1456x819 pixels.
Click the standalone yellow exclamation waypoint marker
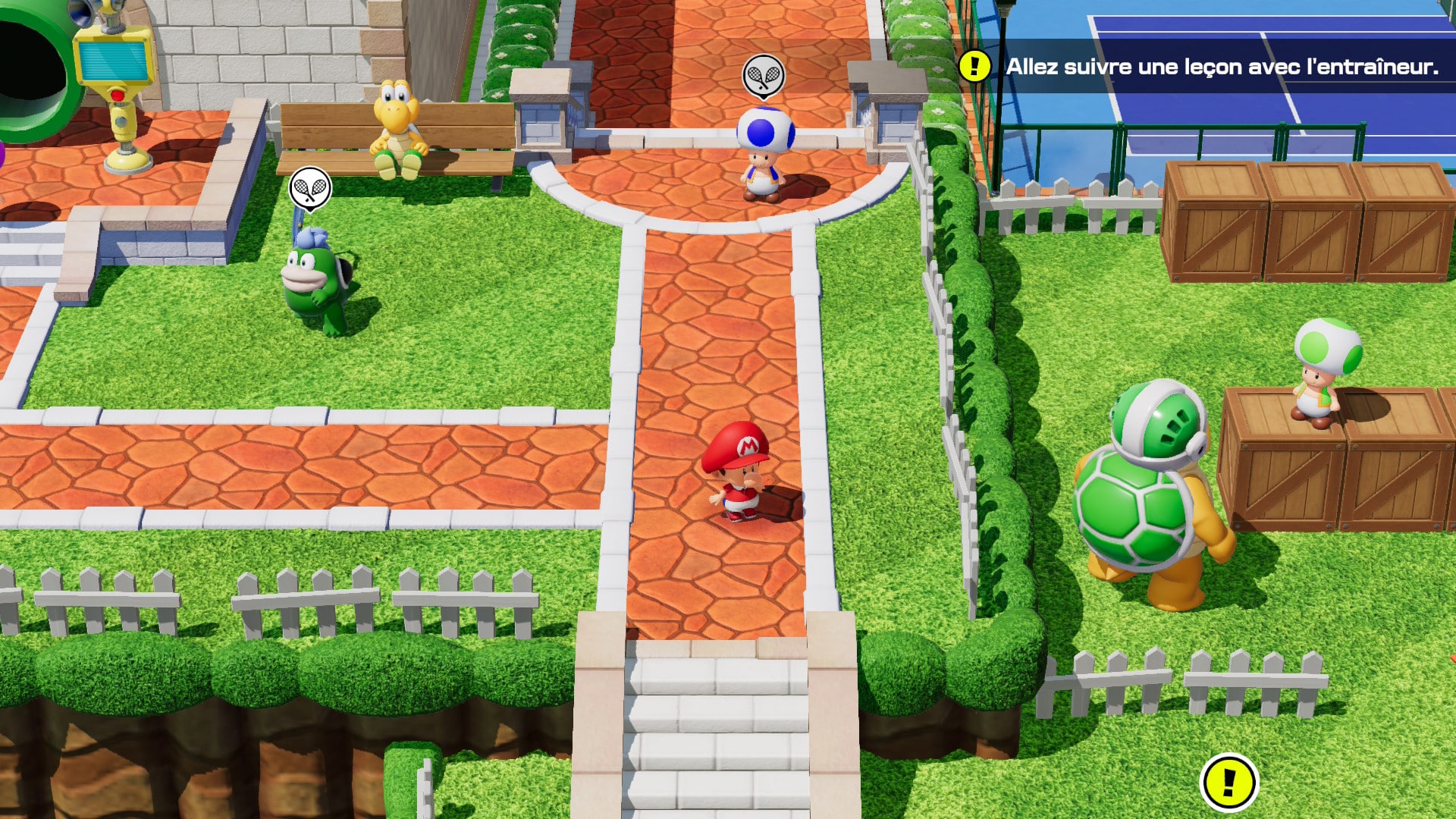coord(1228,782)
